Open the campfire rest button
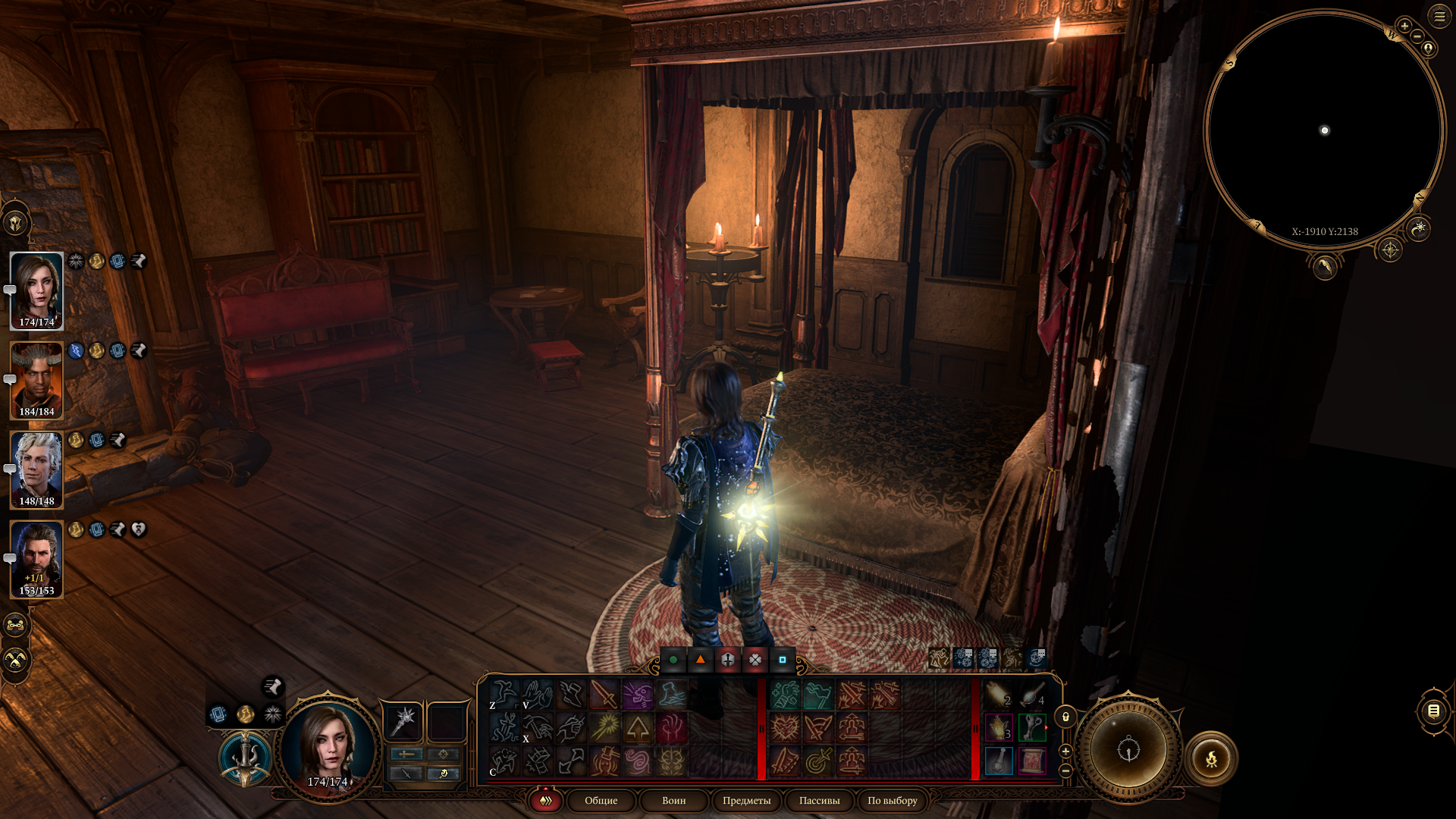Viewport: 1456px width, 819px height. tap(1211, 758)
